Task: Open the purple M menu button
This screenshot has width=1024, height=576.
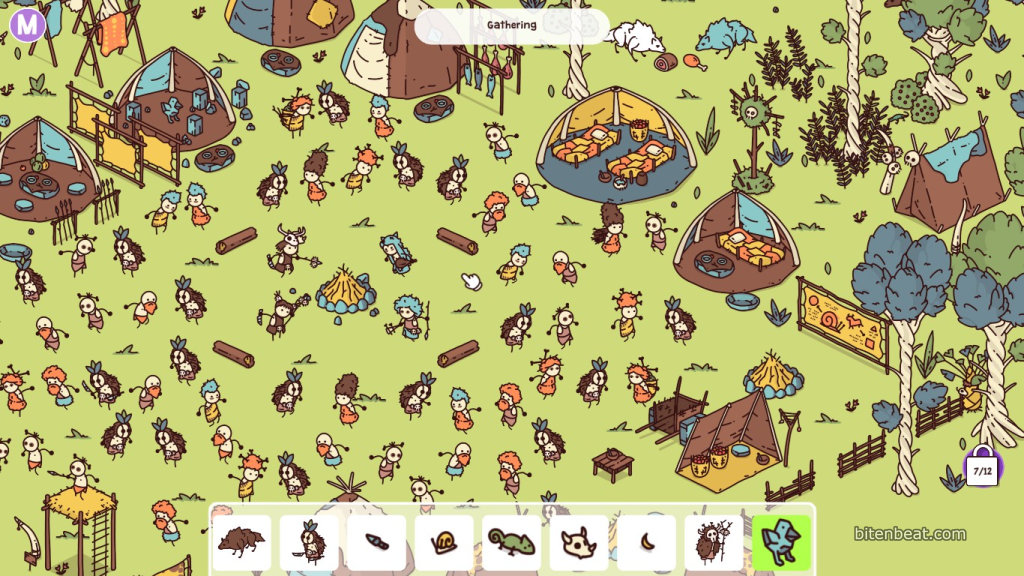Action: click(x=28, y=23)
